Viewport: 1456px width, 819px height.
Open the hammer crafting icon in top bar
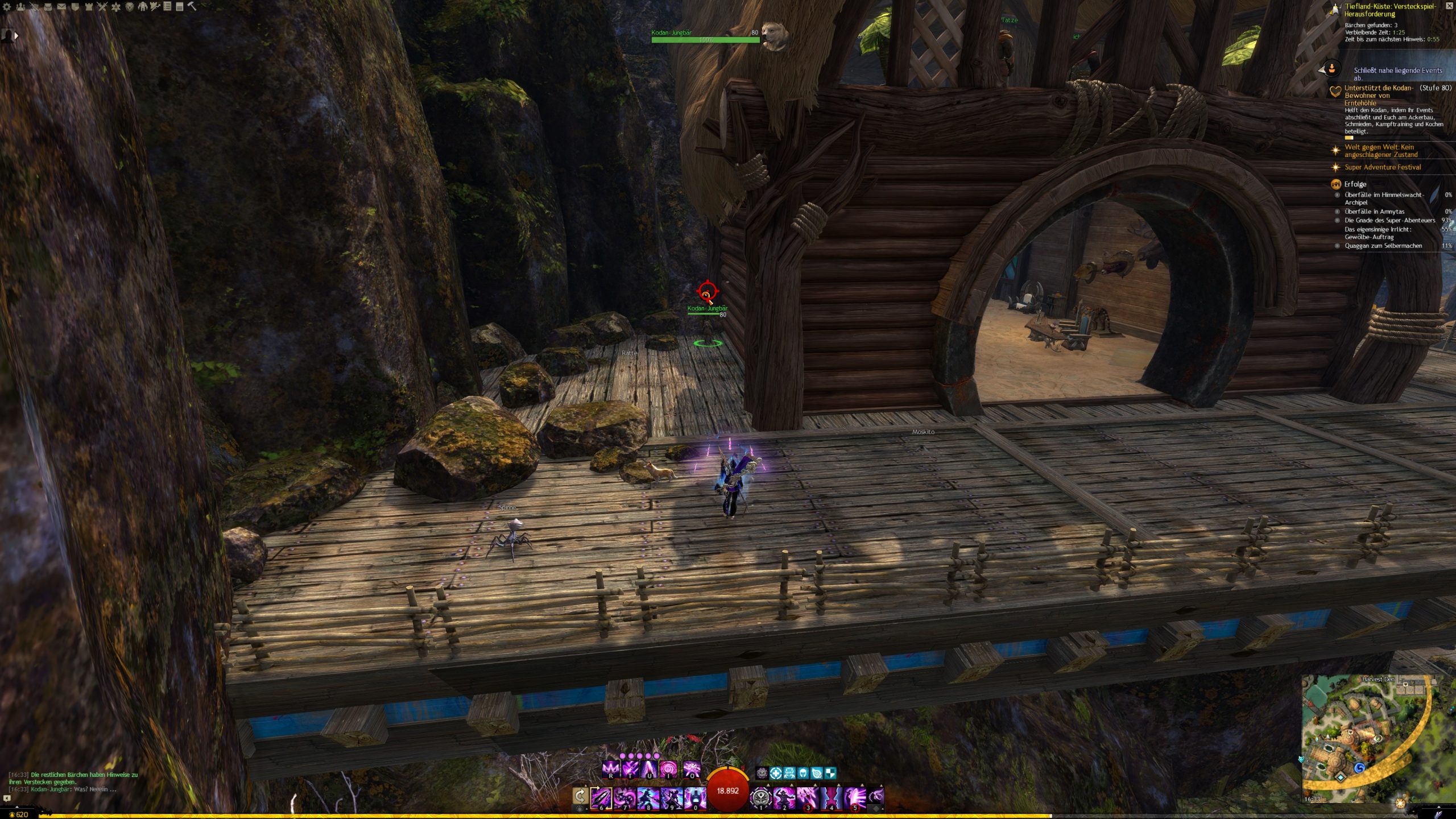[x=192, y=7]
